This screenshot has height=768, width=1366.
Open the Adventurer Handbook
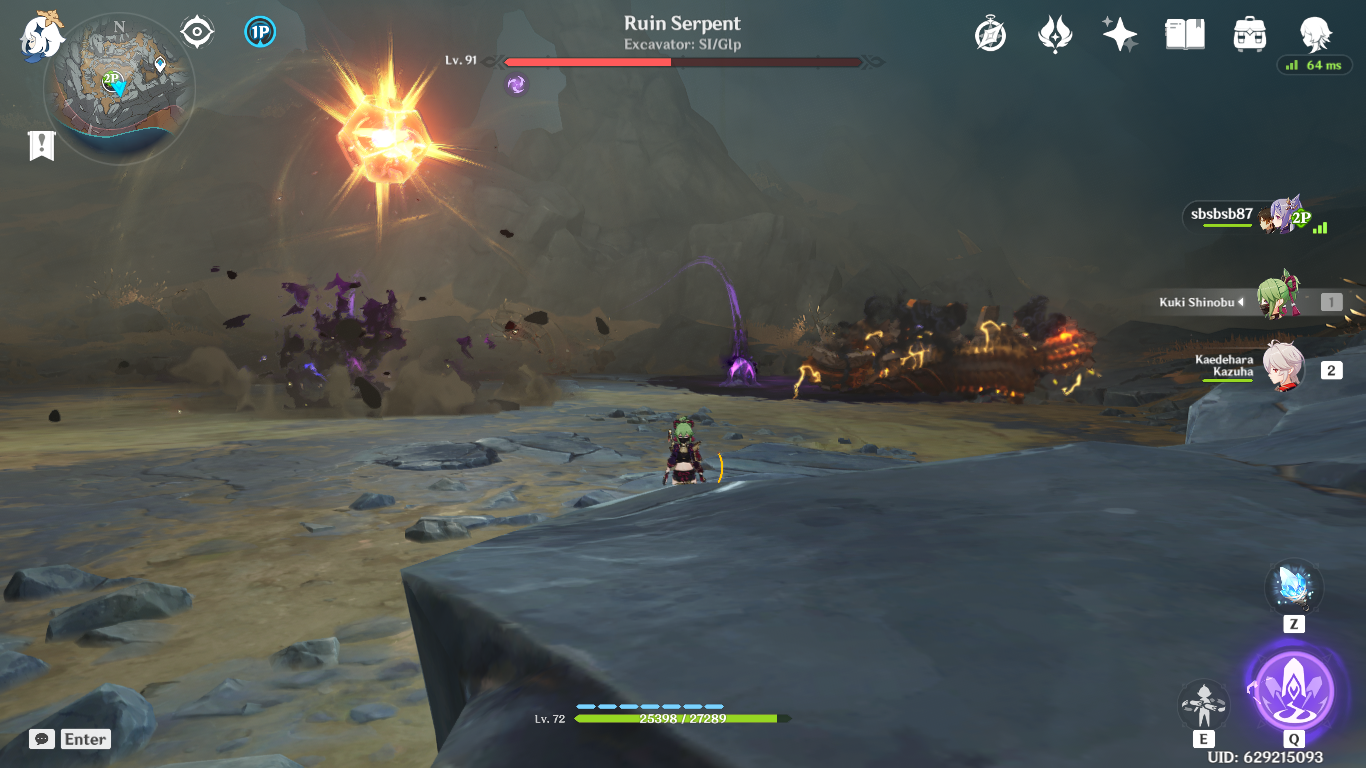1184,33
